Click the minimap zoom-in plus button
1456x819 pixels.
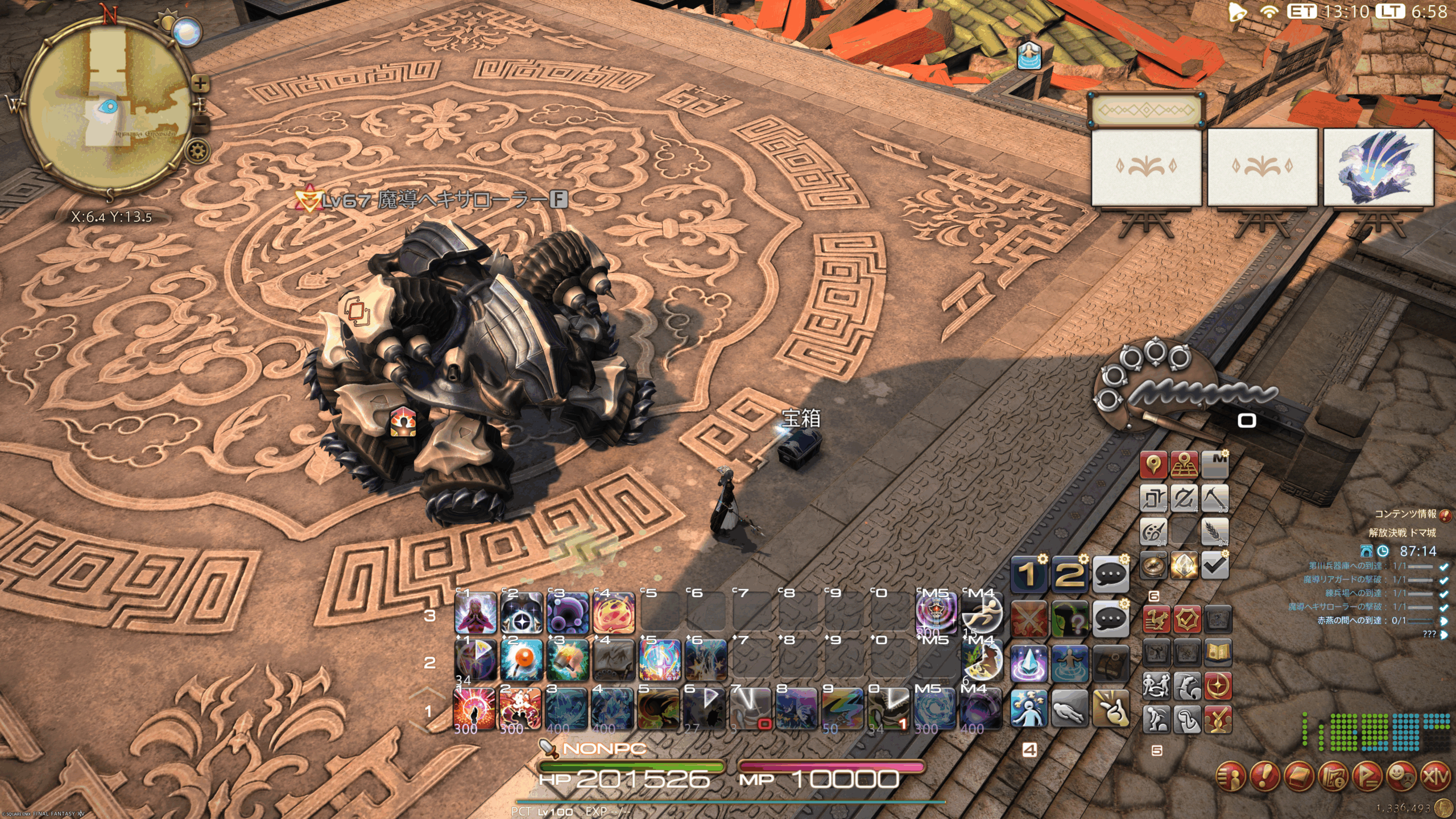pyautogui.click(x=200, y=84)
